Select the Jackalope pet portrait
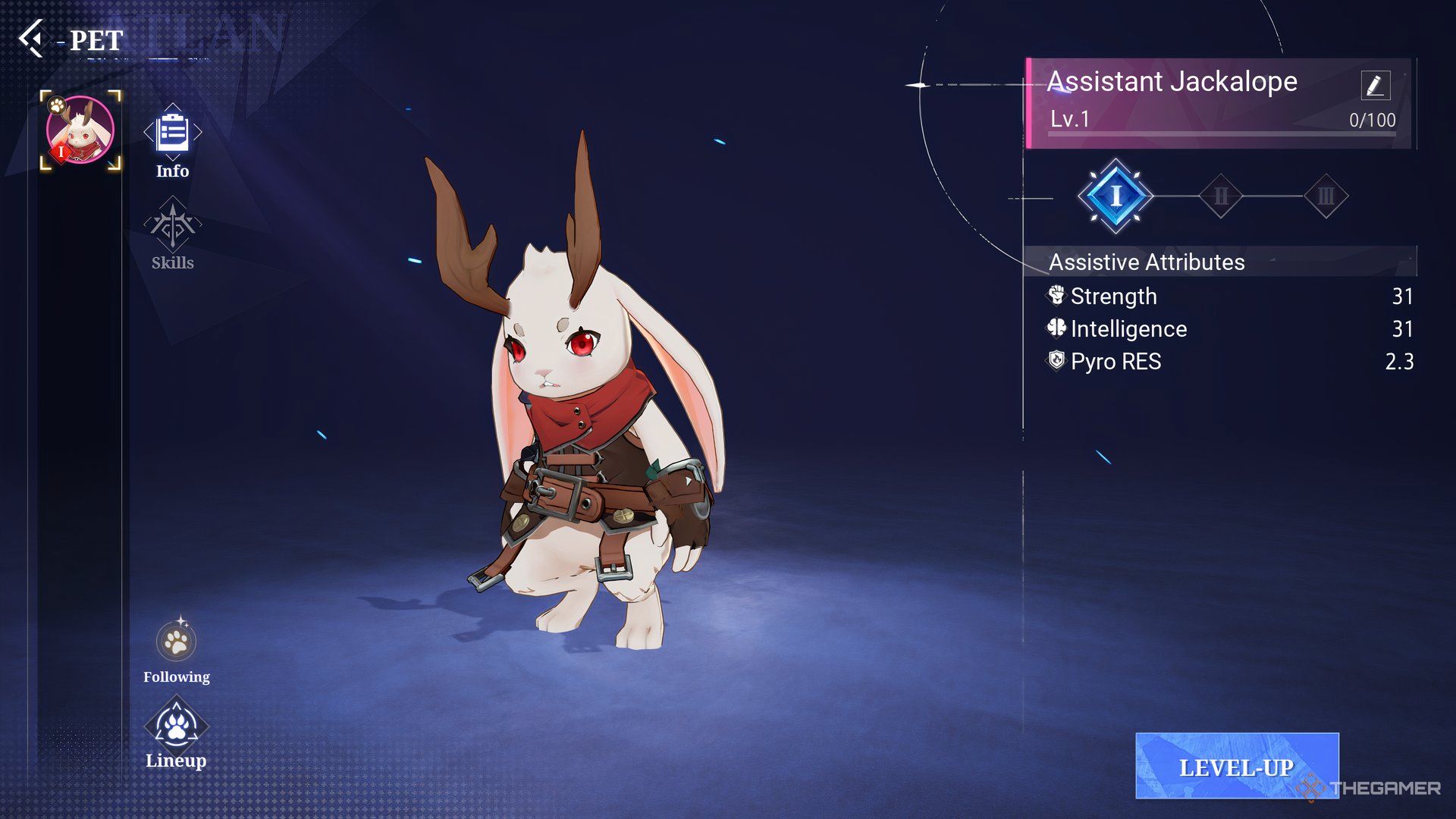This screenshot has width=1456, height=819. (80, 130)
